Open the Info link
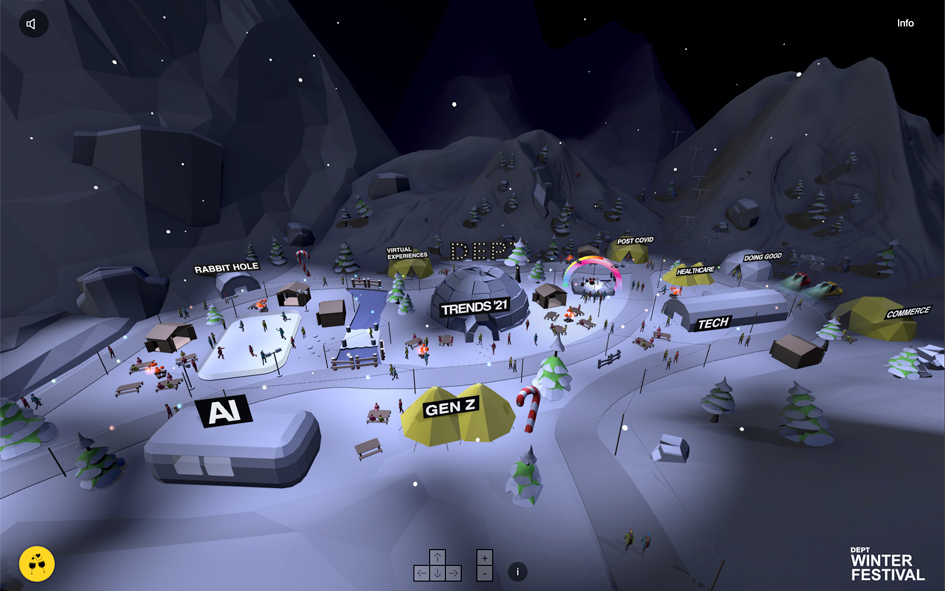Screen dimensions: 945x591 (905, 23)
